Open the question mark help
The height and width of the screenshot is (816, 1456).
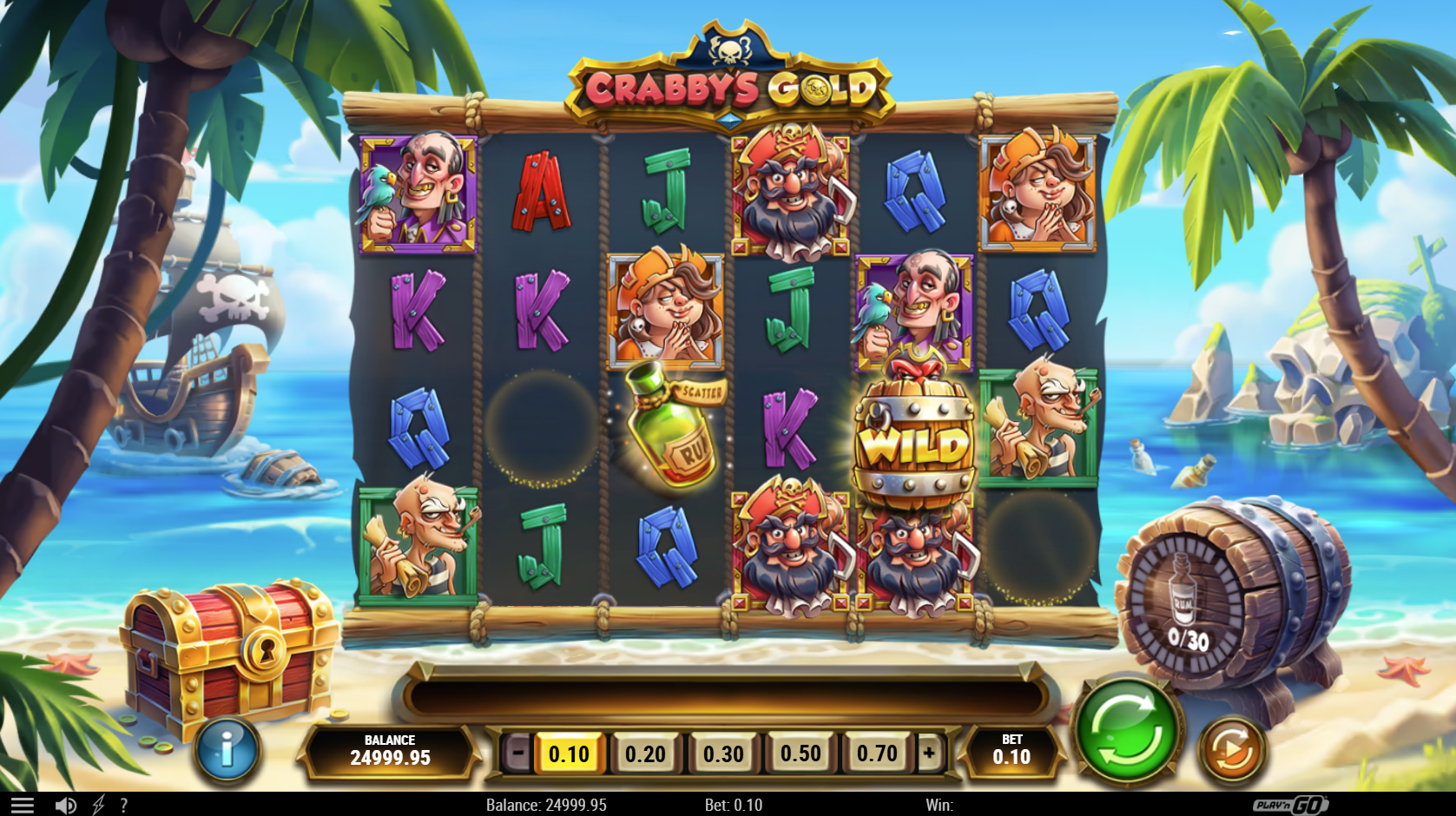point(124,806)
